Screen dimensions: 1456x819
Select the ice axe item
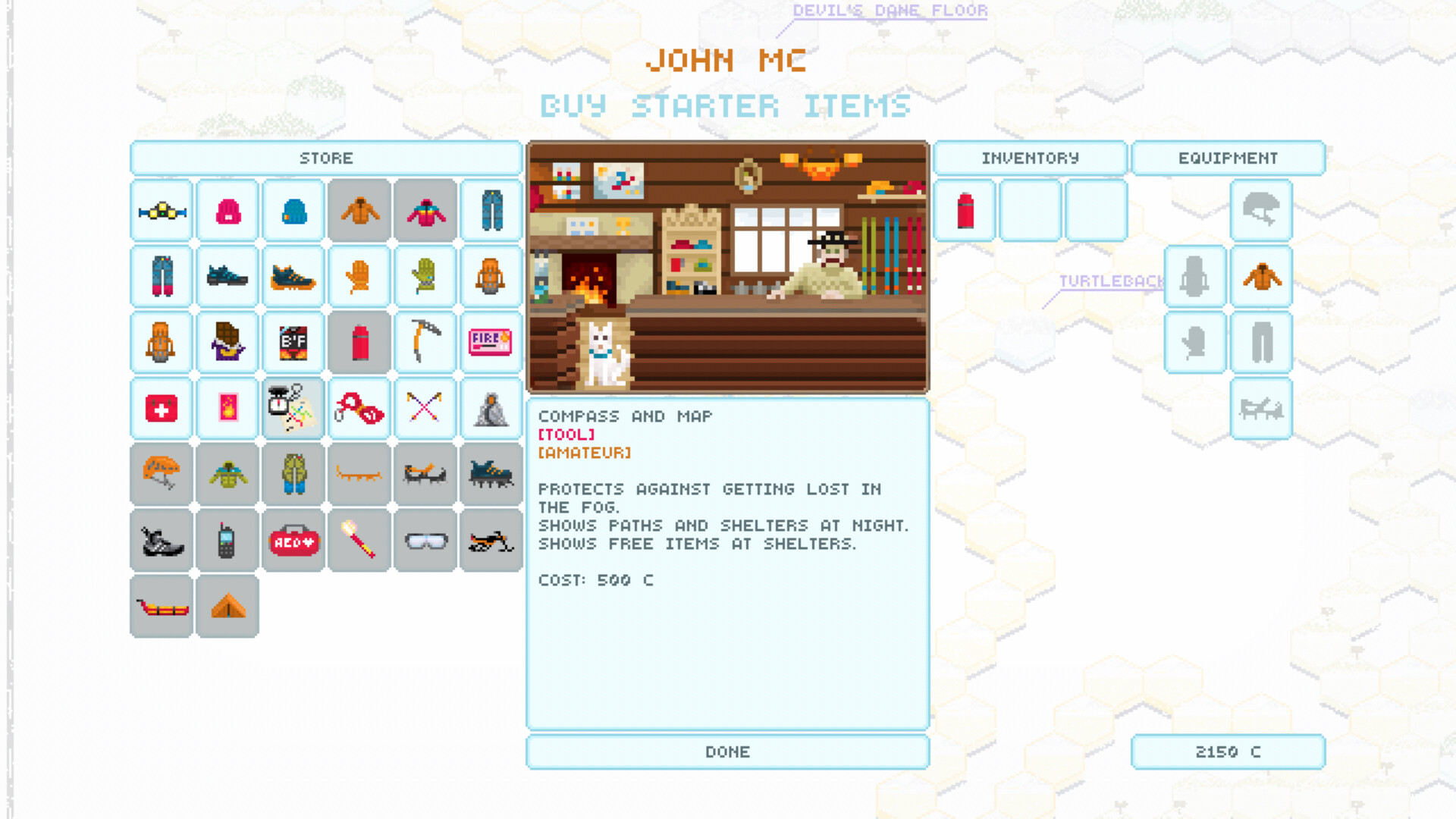[425, 342]
